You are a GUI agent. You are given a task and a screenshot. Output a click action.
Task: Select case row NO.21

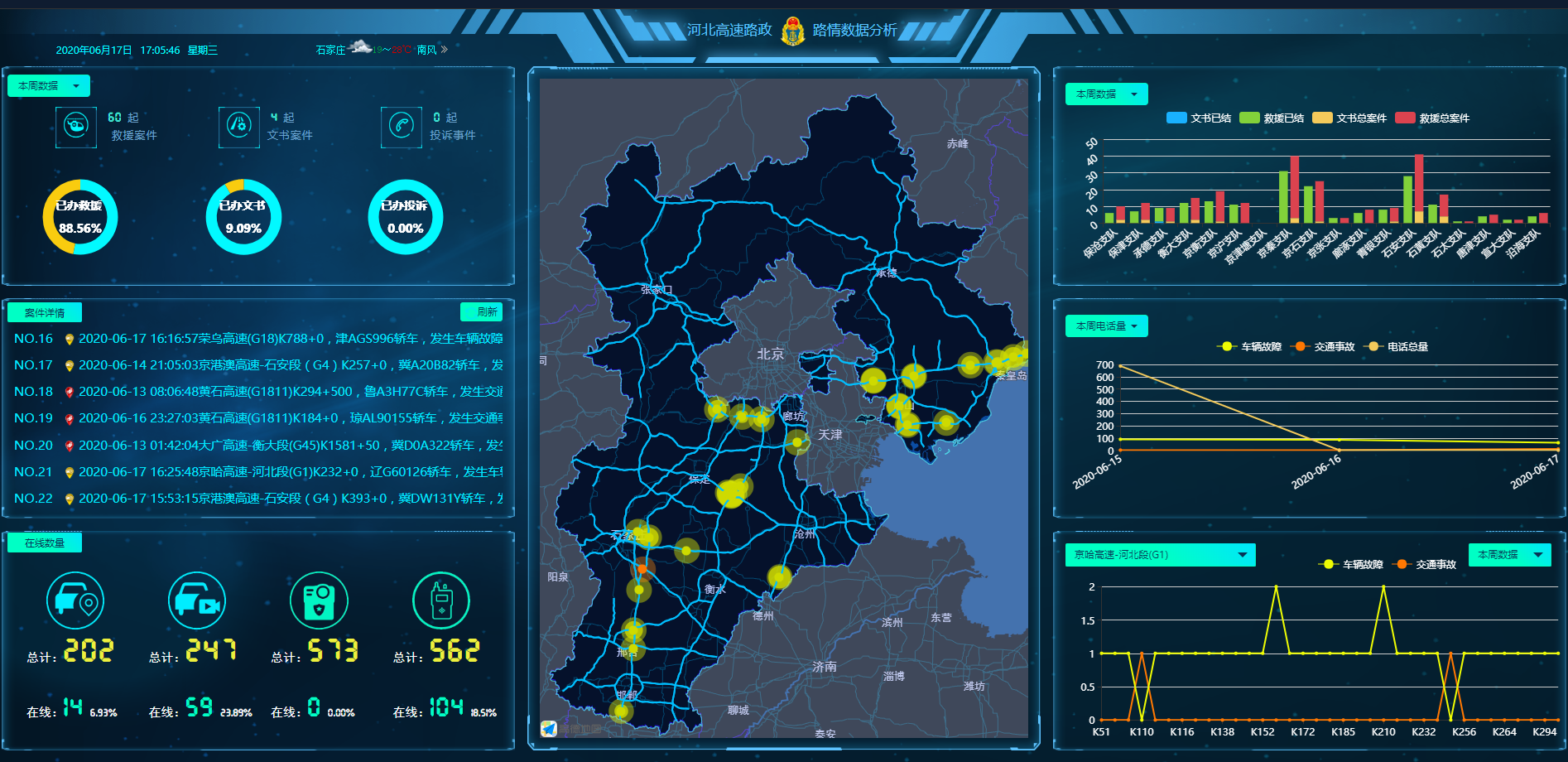257,472
